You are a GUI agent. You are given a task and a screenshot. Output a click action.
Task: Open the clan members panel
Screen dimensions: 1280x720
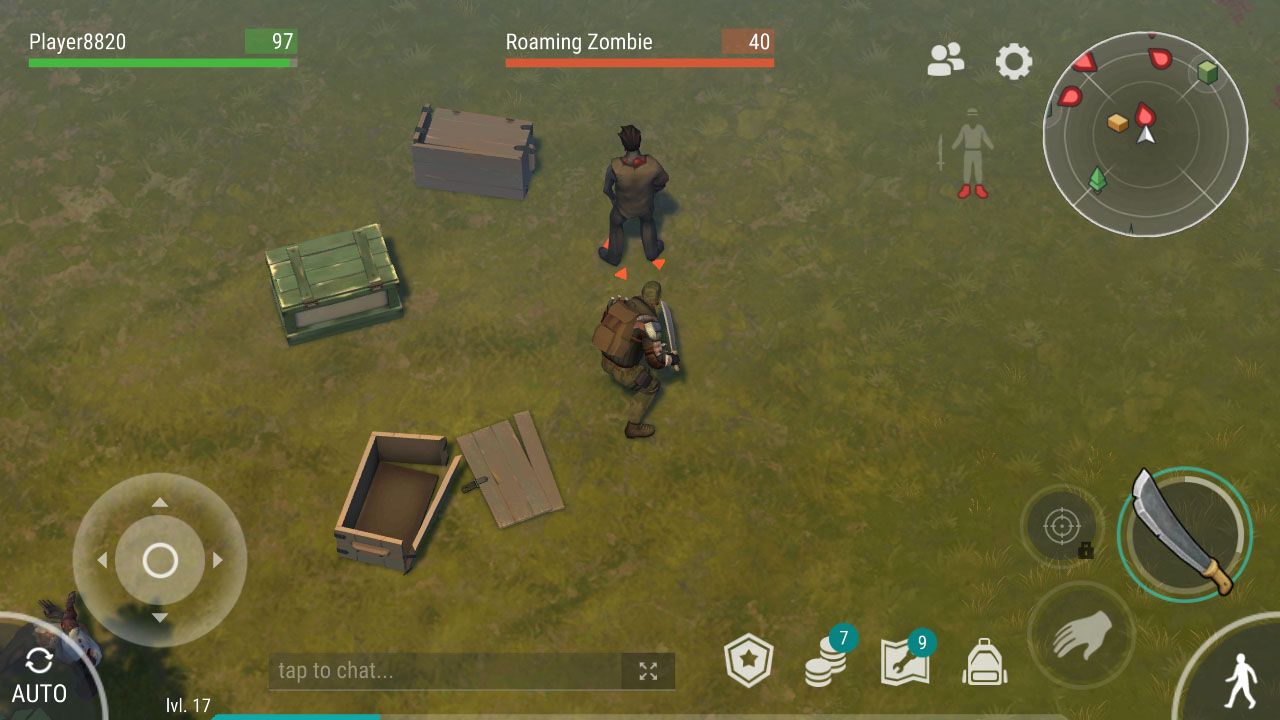[x=946, y=61]
